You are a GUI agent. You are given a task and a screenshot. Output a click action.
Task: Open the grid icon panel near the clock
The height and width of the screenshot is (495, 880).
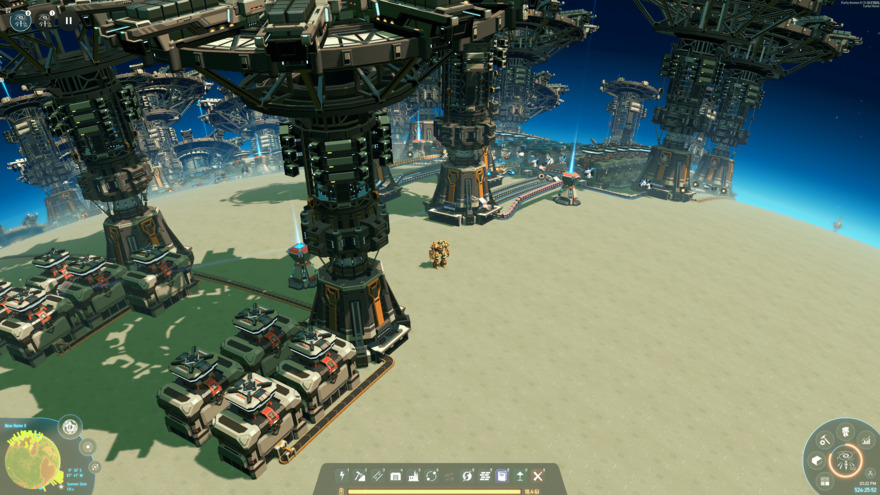[x=826, y=481]
